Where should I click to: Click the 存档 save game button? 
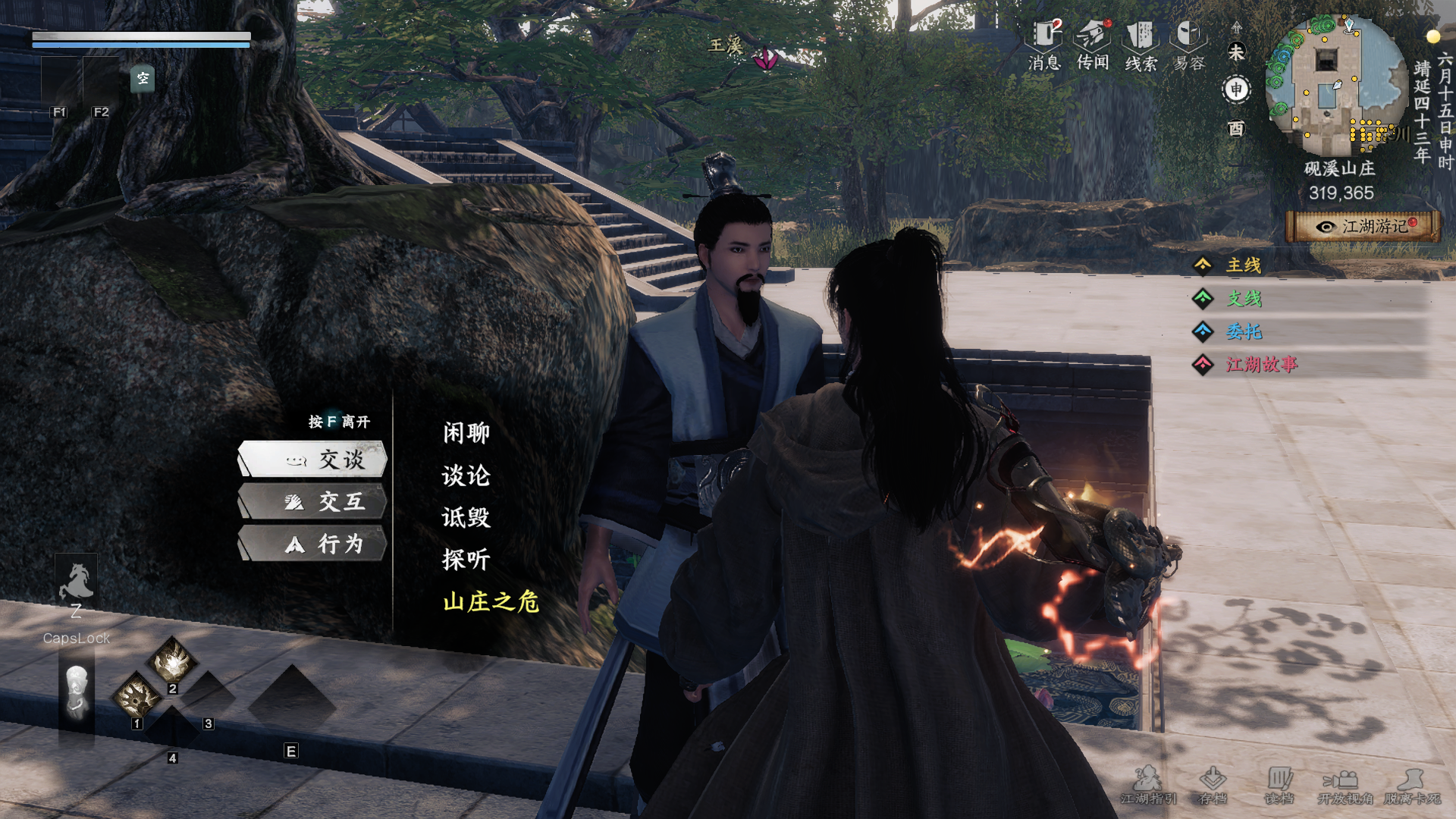(x=1213, y=785)
